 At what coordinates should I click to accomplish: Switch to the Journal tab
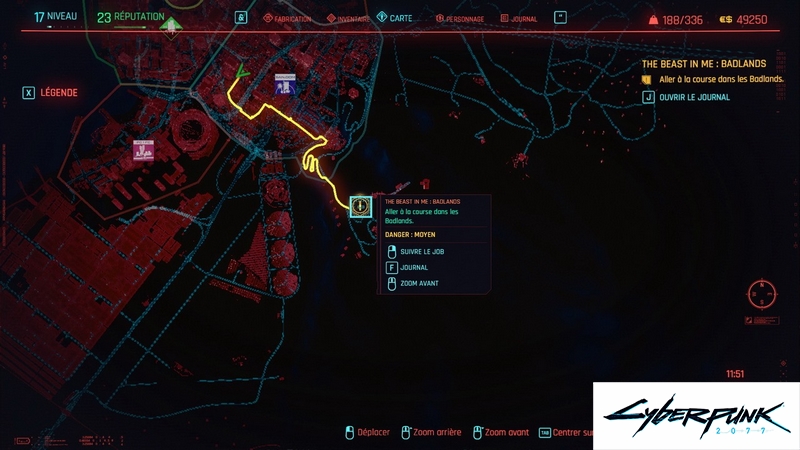(x=518, y=18)
